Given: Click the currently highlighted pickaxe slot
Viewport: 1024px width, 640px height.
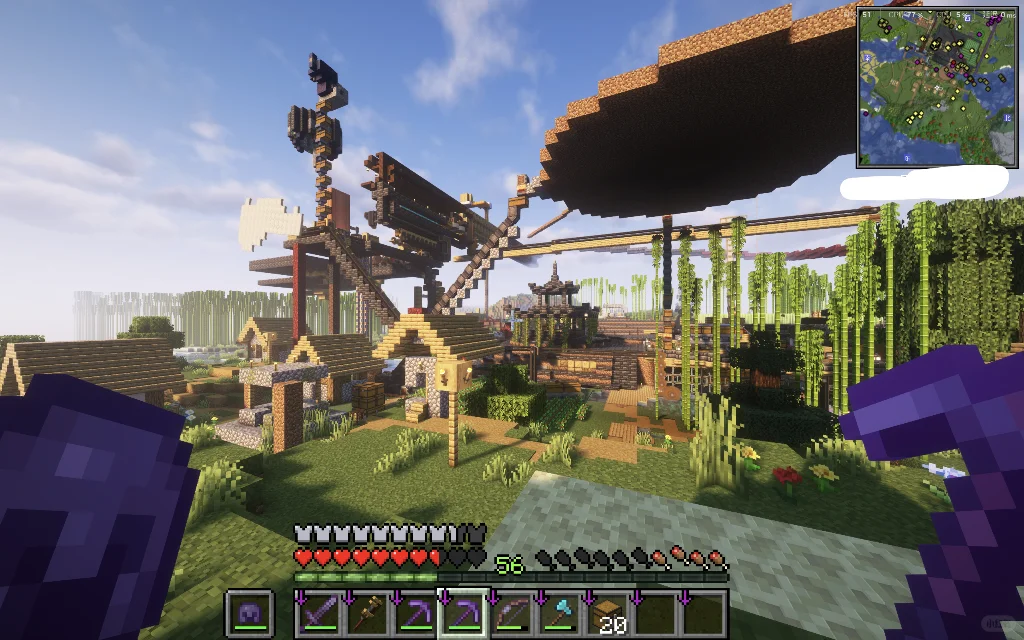Looking at the screenshot, I should click(462, 613).
